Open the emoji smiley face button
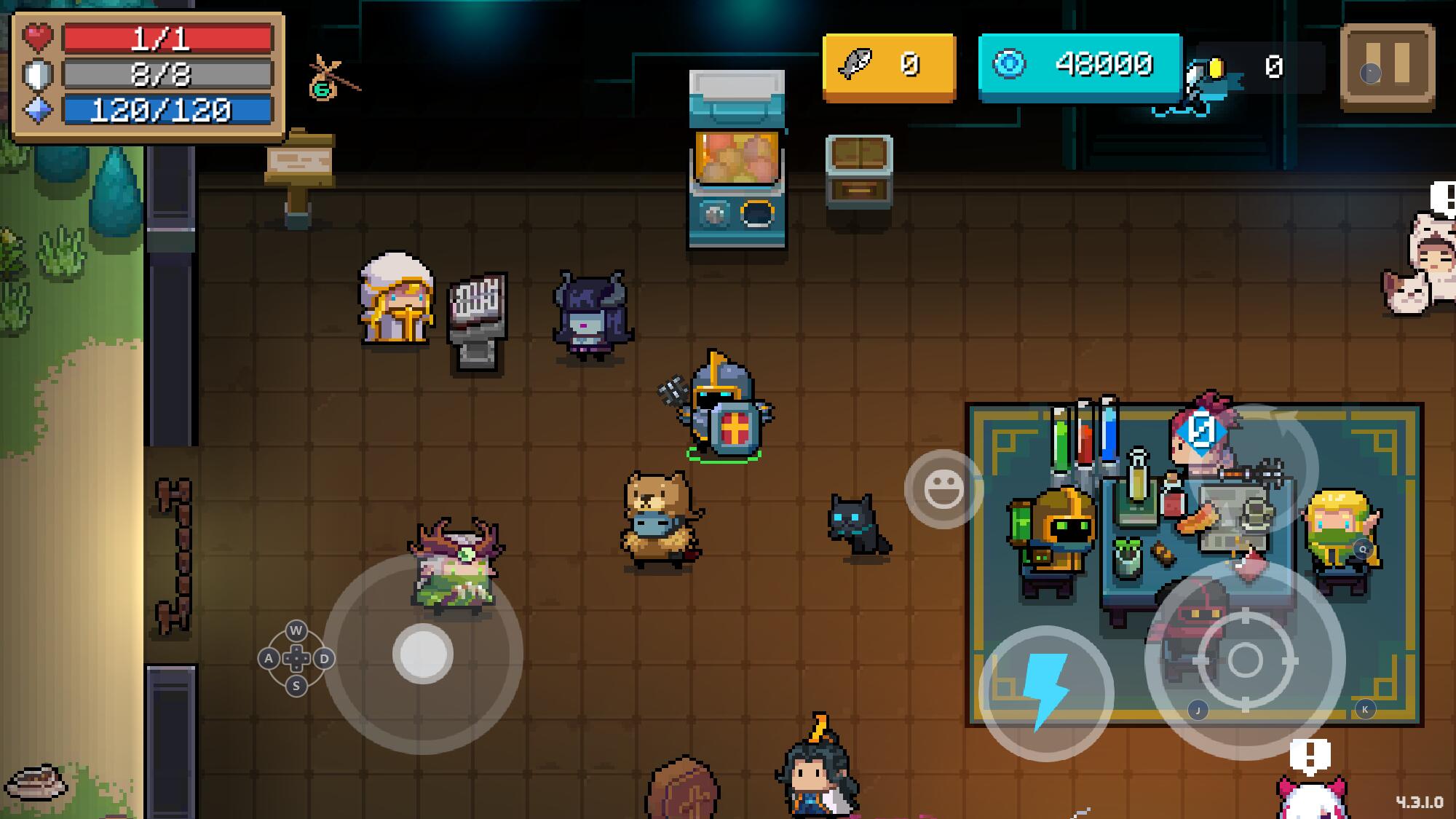Image resolution: width=1456 pixels, height=819 pixels. (943, 488)
